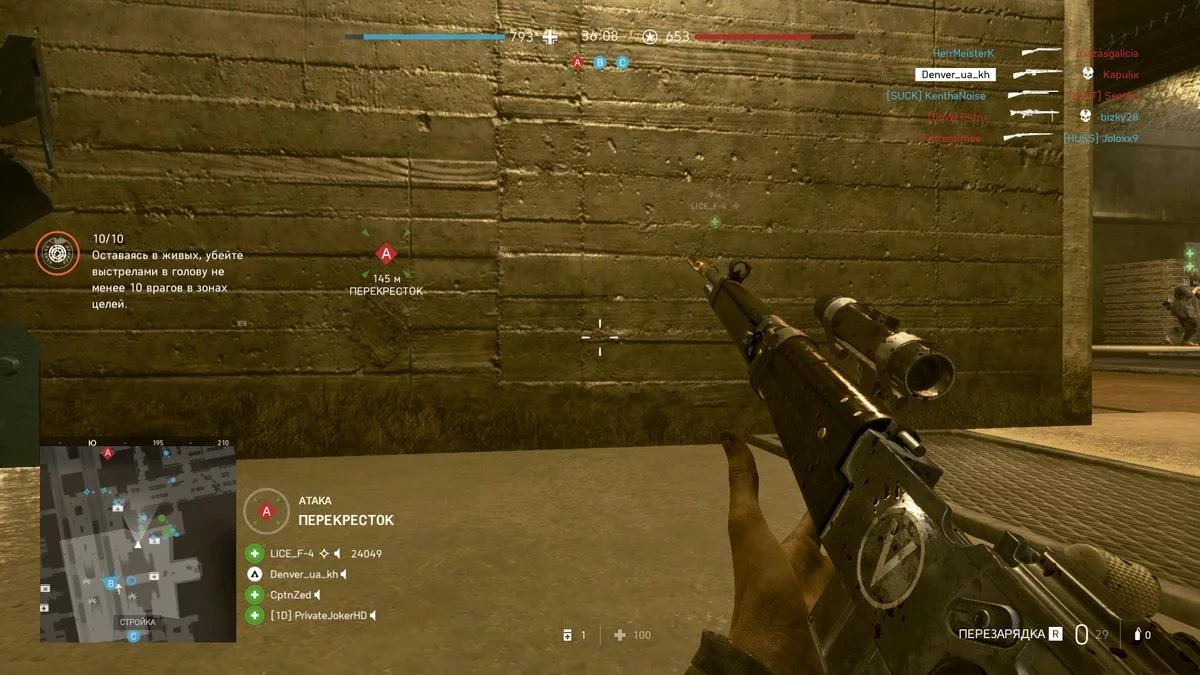
Task: Click the HerrMeisterK kill feed entry
Action: pyautogui.click(x=962, y=53)
